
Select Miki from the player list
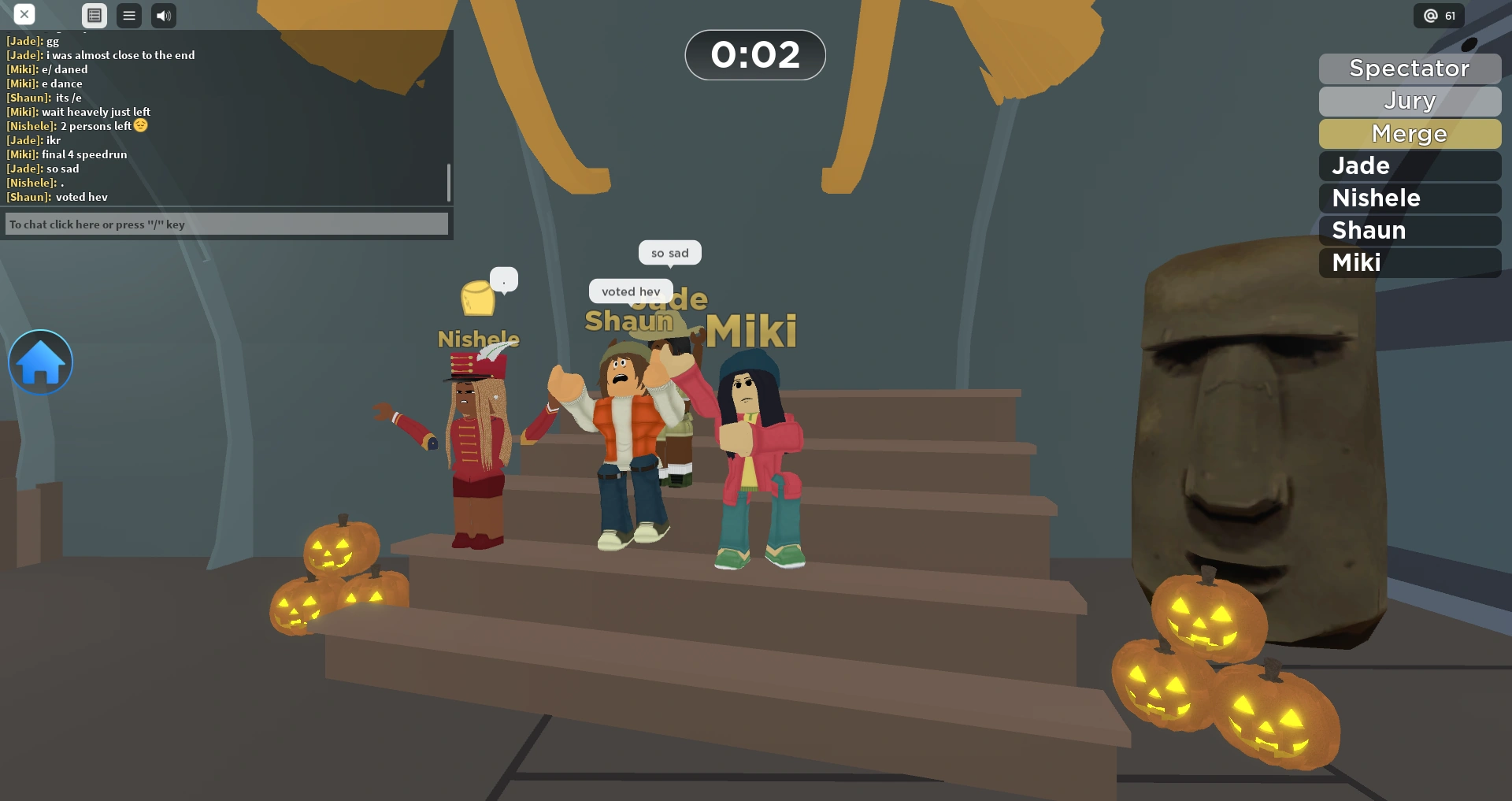tap(1409, 263)
